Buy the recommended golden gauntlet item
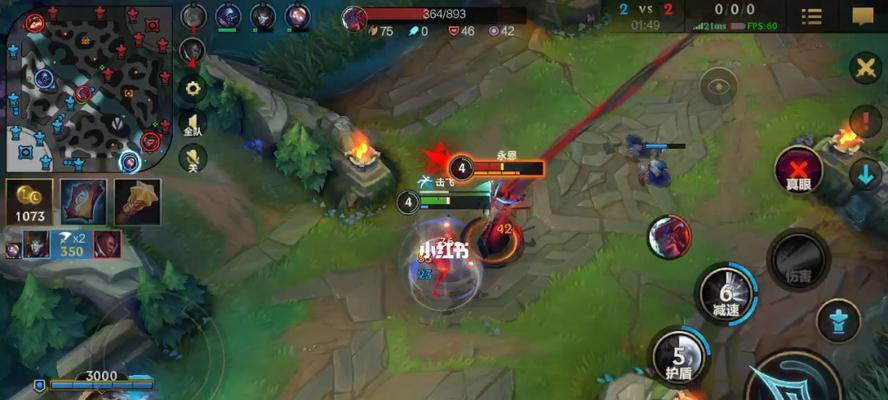Screen dimensions: 888x400 click(x=137, y=202)
